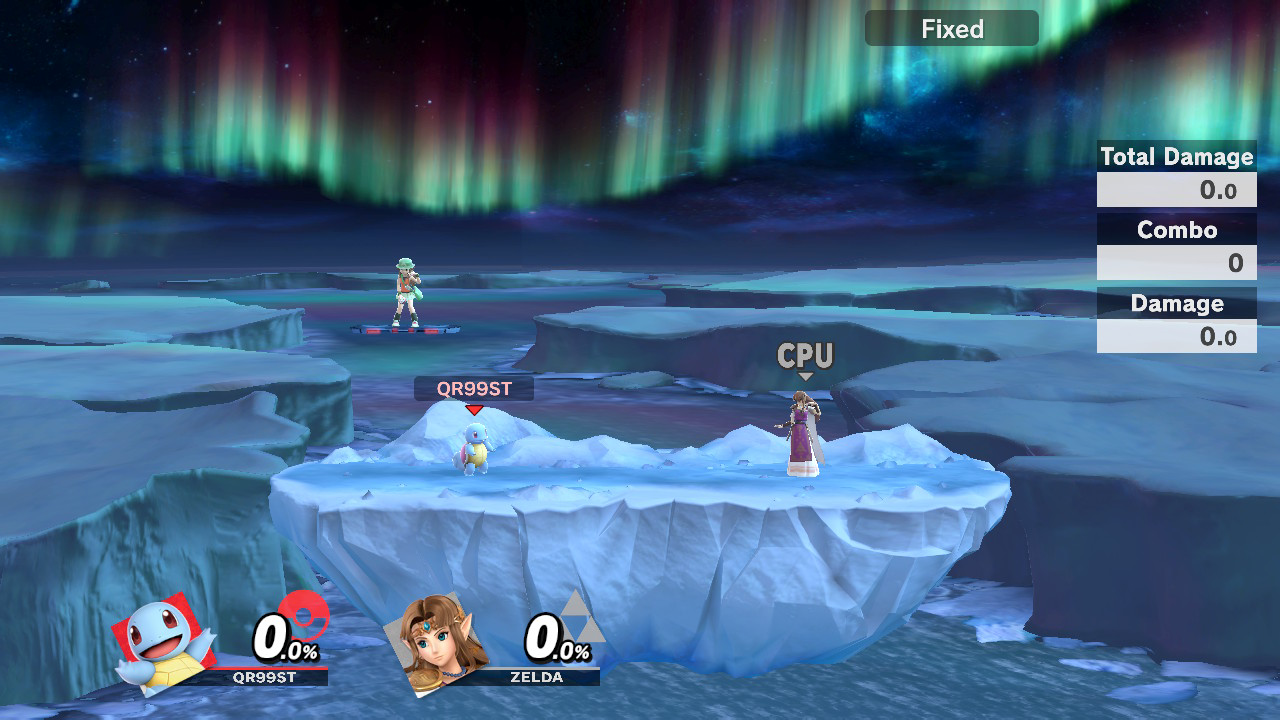Select the Zelda fighter portrait
The image size is (1280, 720).
click(436, 644)
